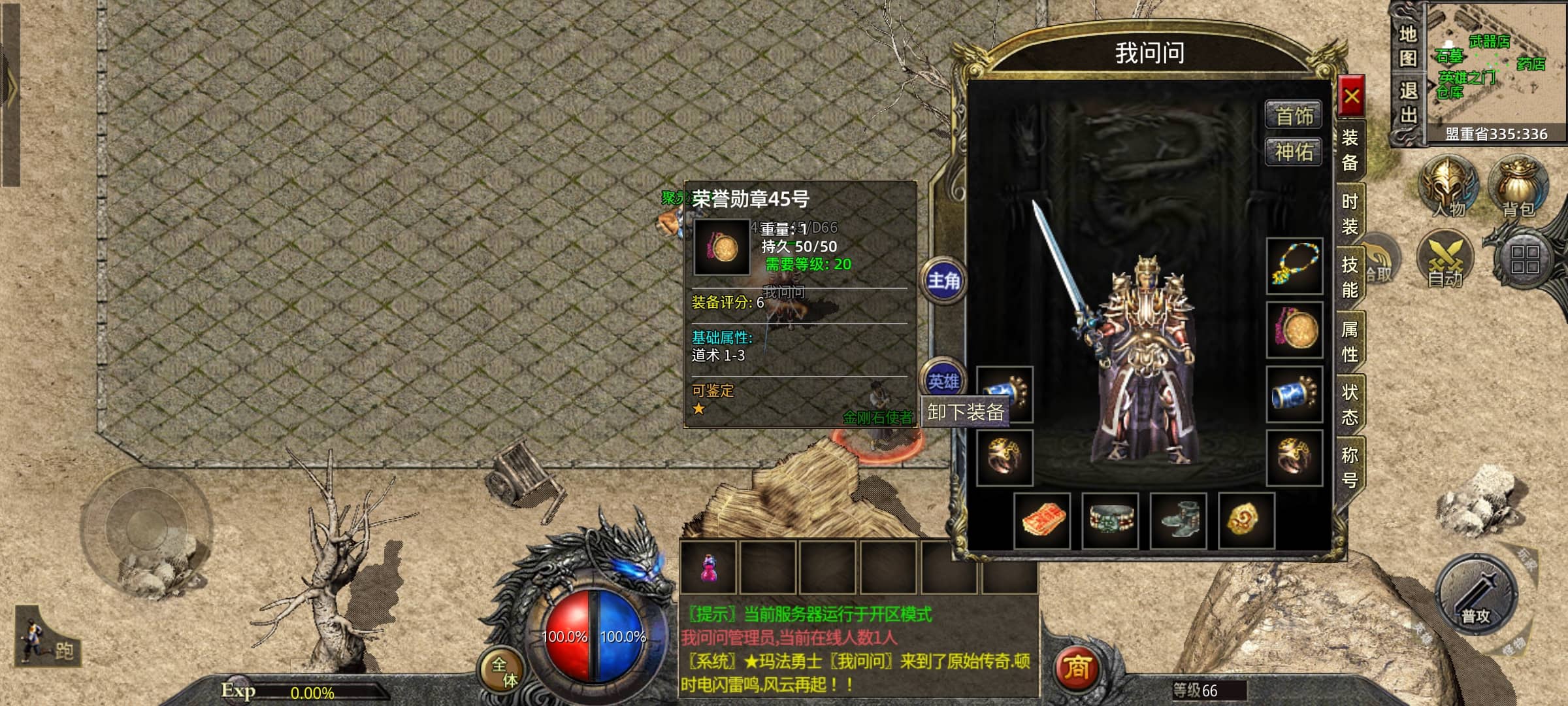Select the equipped necklace slot
The height and width of the screenshot is (706, 1568).
tap(1294, 266)
